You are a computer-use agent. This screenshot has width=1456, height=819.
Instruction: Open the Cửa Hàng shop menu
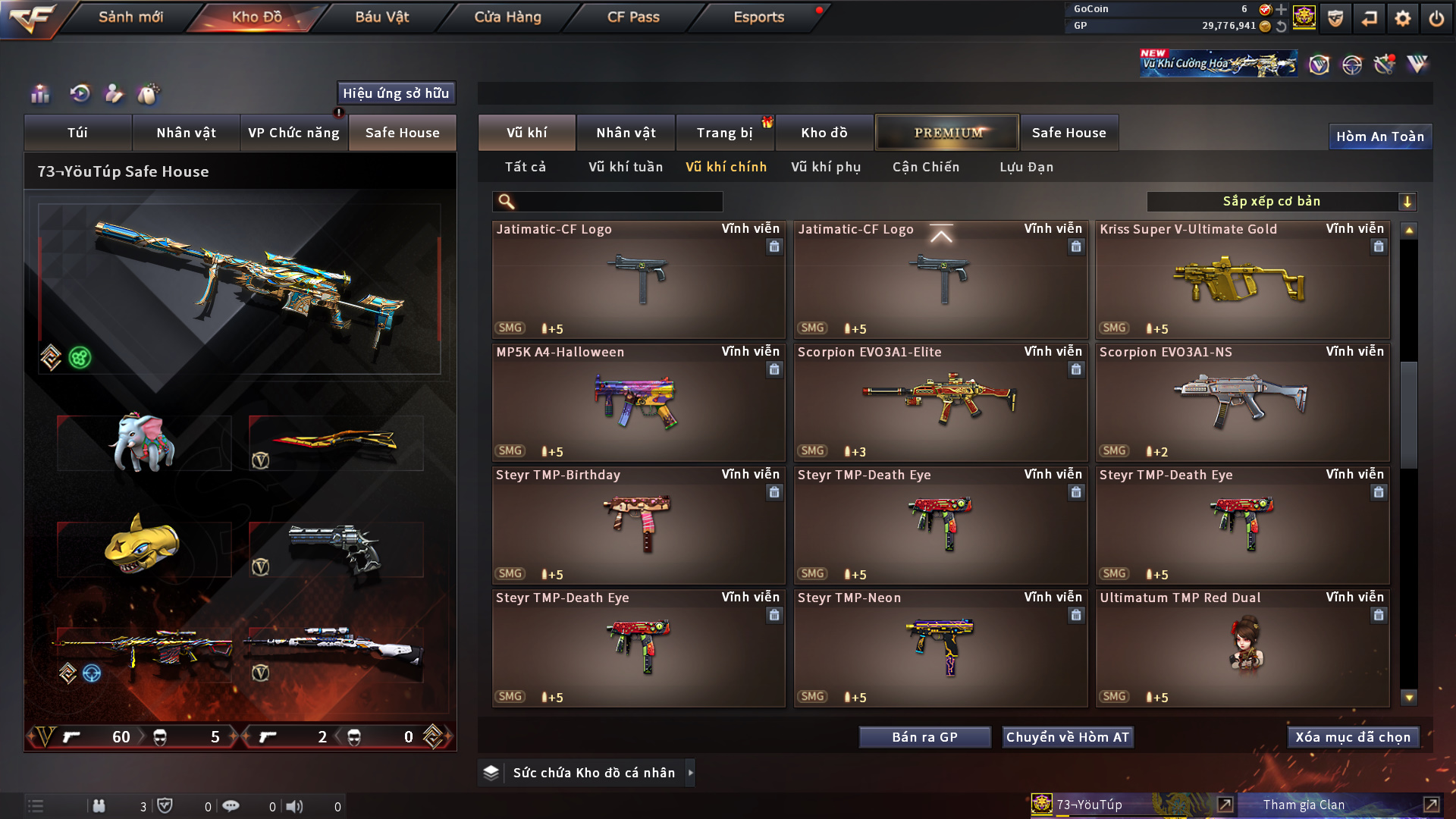click(507, 17)
